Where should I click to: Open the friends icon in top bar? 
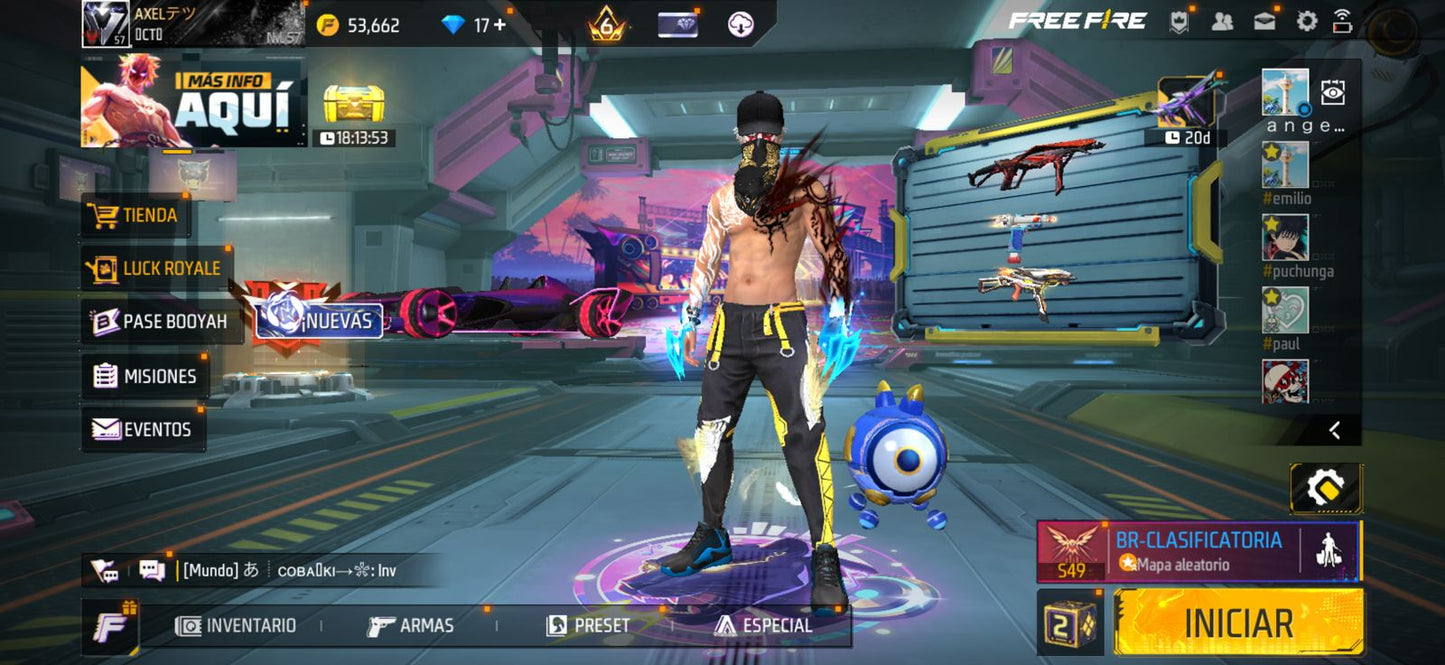point(1222,21)
